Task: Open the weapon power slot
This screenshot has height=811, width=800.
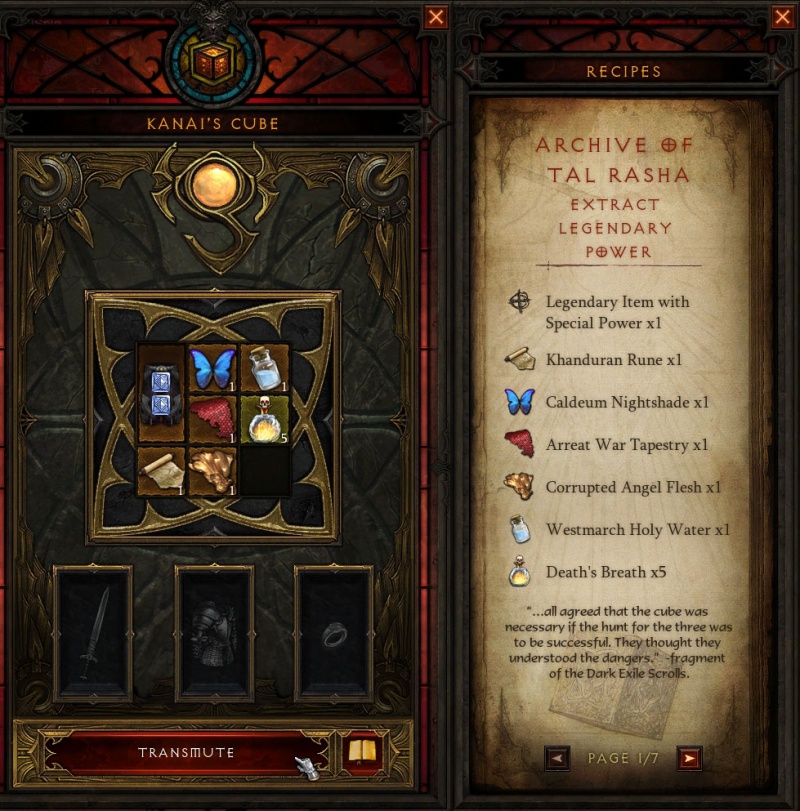Action: [x=93, y=632]
